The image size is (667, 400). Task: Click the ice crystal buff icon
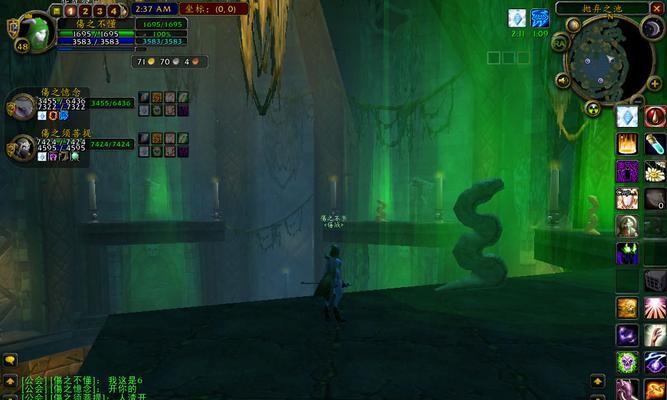[517, 17]
